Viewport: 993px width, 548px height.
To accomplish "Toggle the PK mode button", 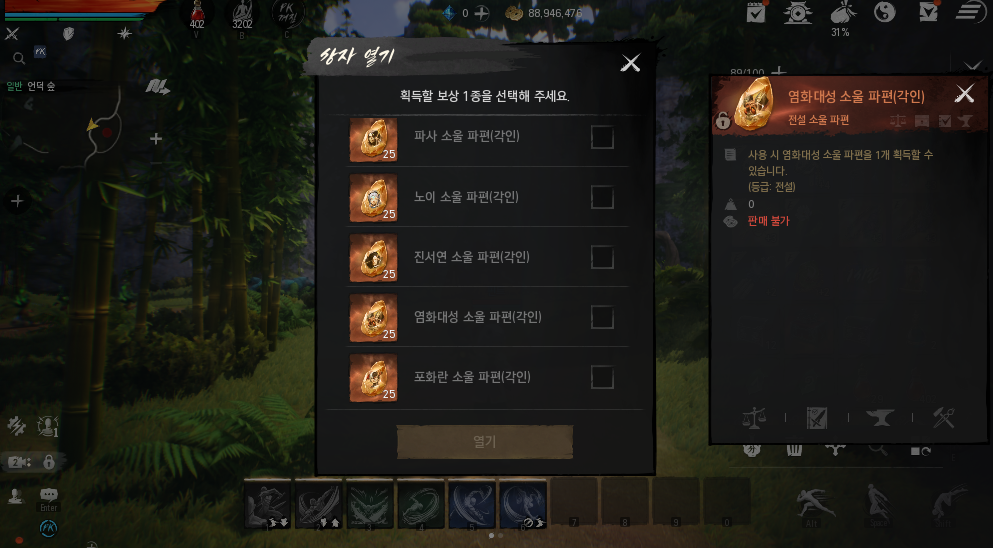I will [x=288, y=13].
